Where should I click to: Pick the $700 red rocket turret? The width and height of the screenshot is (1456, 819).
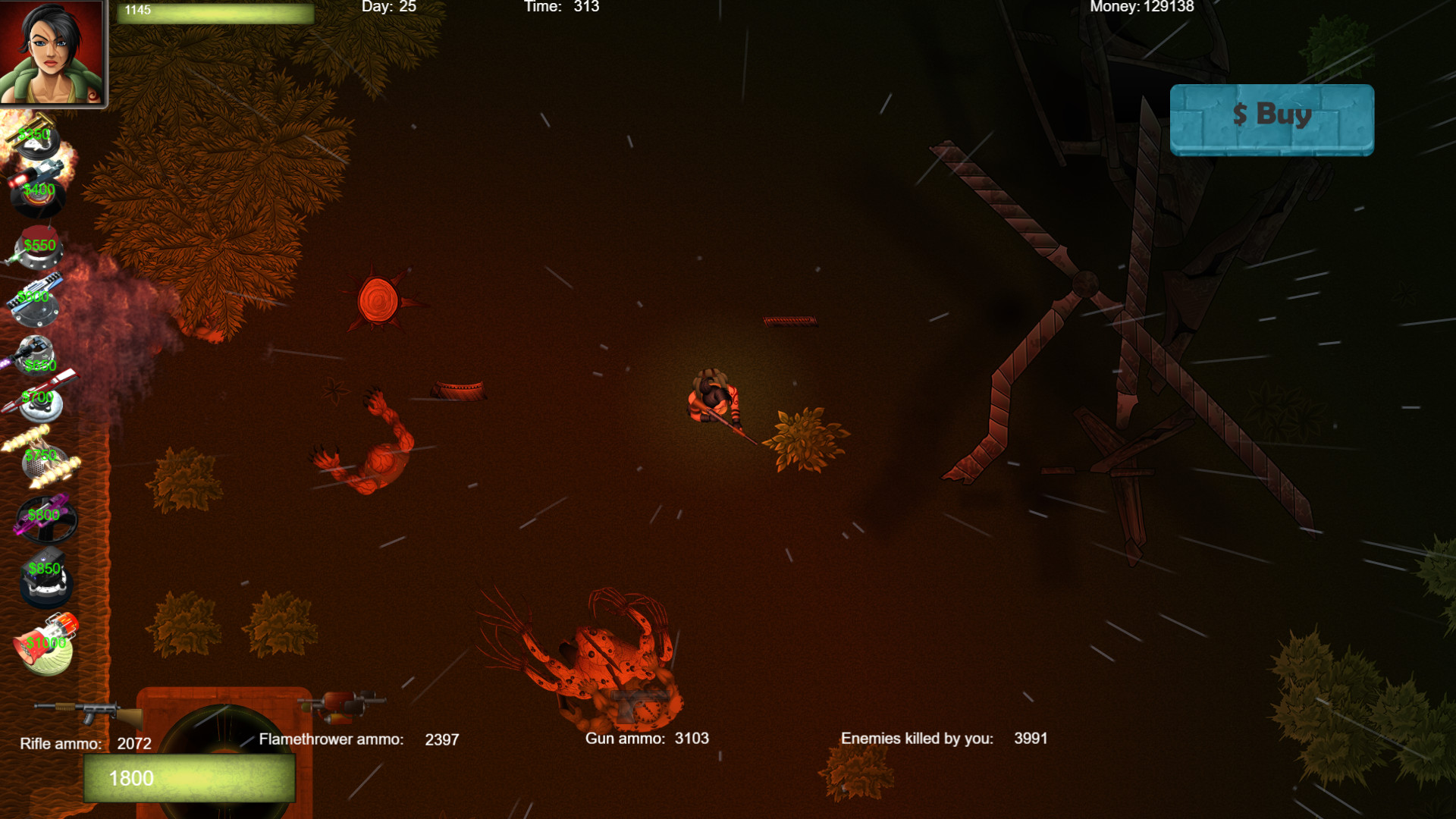(38, 402)
